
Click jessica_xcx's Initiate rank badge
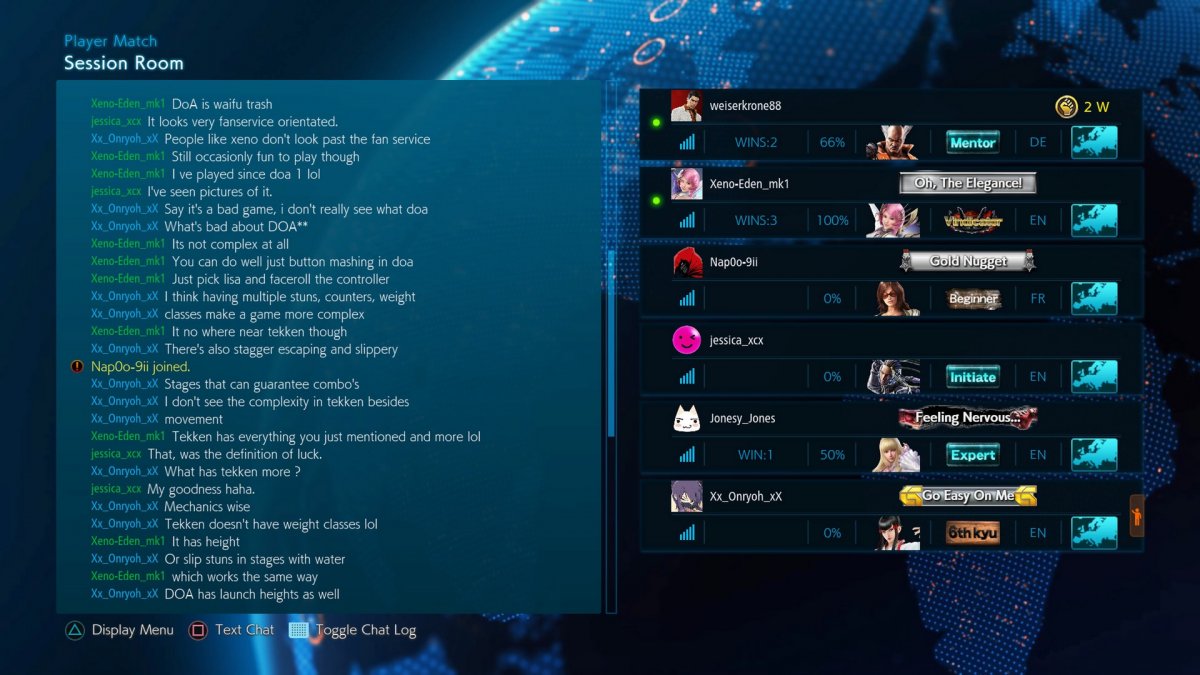pos(973,377)
